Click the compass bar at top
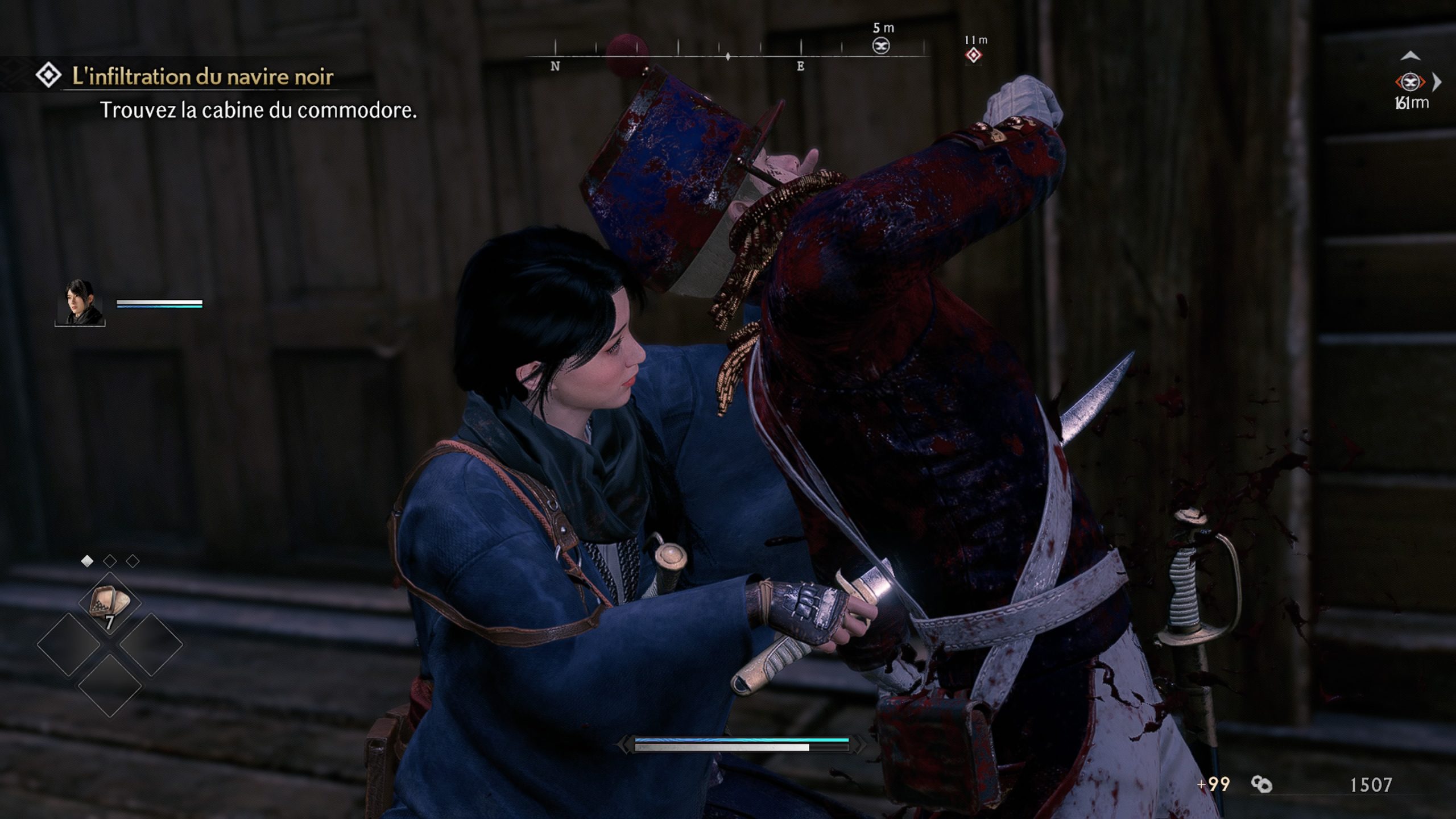 pos(728,56)
